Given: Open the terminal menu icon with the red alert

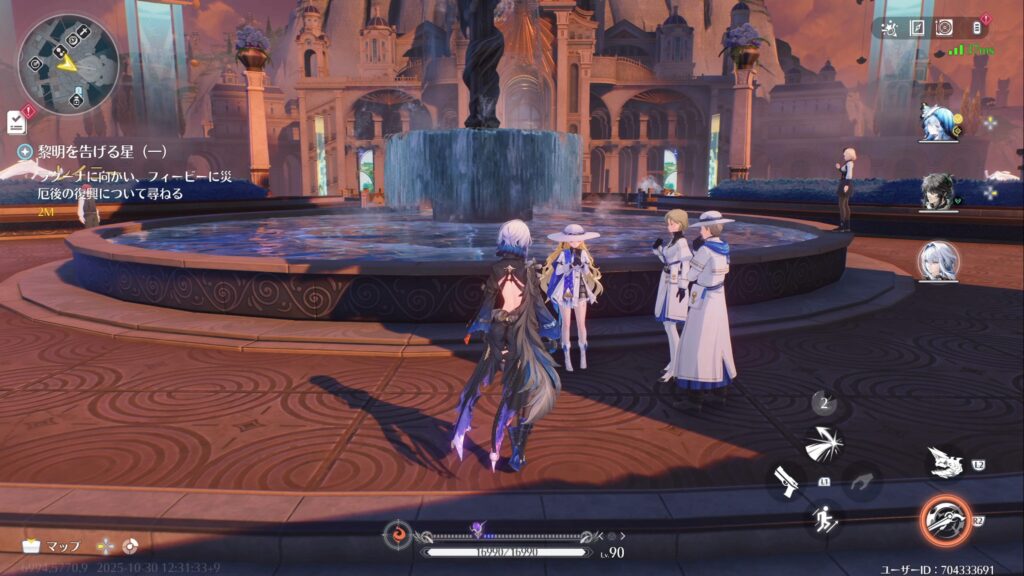Looking at the screenshot, I should point(975,28).
